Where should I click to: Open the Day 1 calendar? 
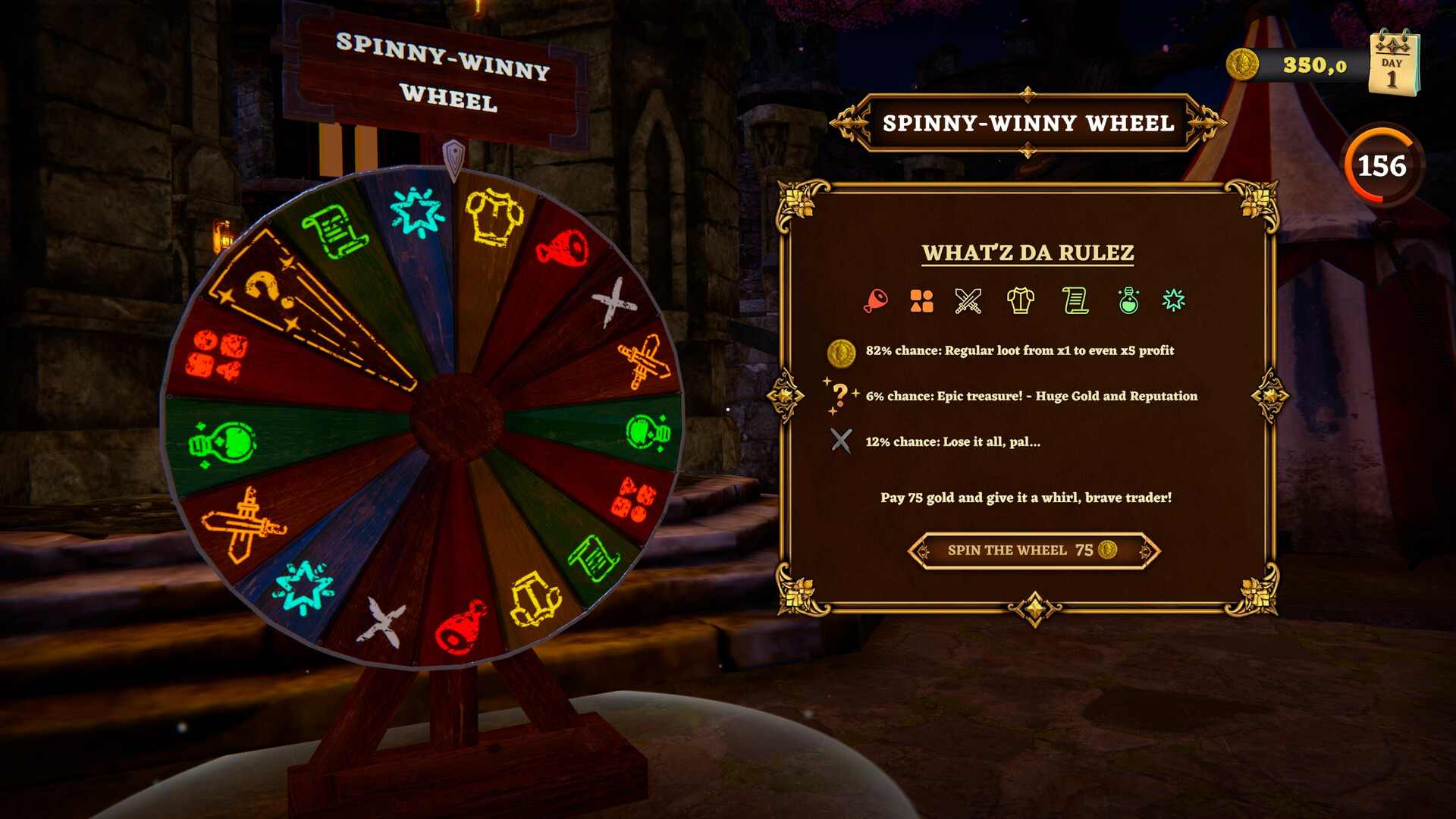point(1394,64)
